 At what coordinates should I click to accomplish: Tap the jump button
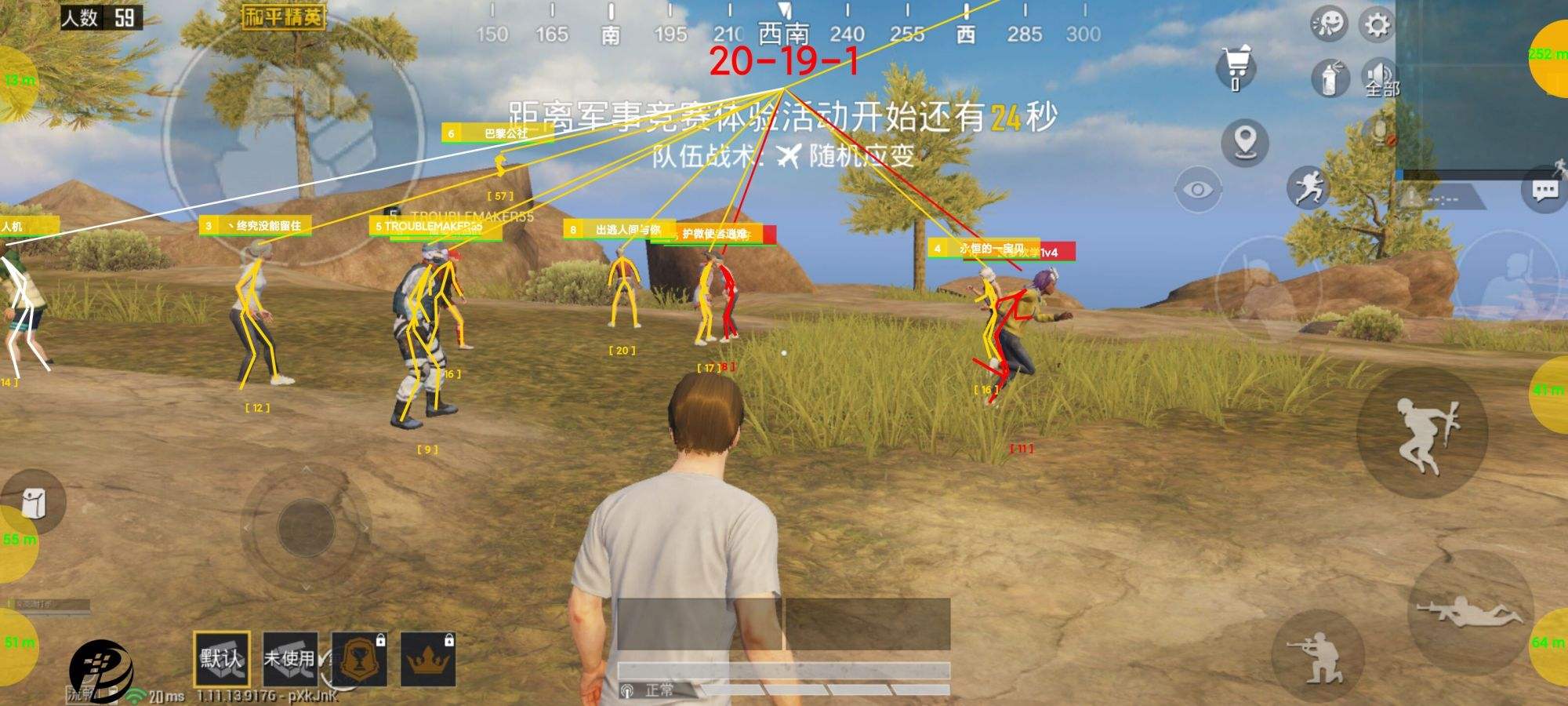point(1422,435)
